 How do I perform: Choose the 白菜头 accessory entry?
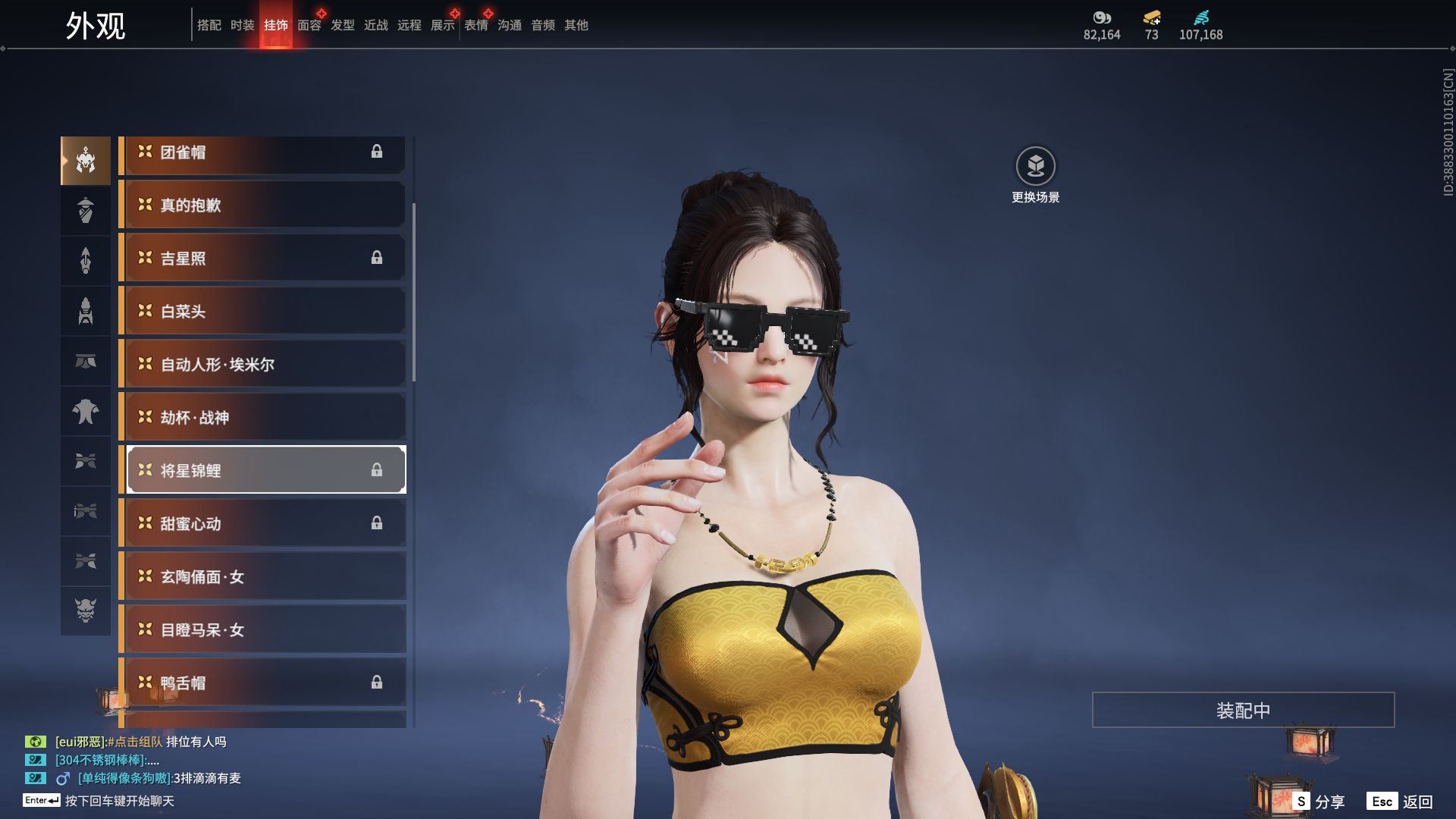262,311
